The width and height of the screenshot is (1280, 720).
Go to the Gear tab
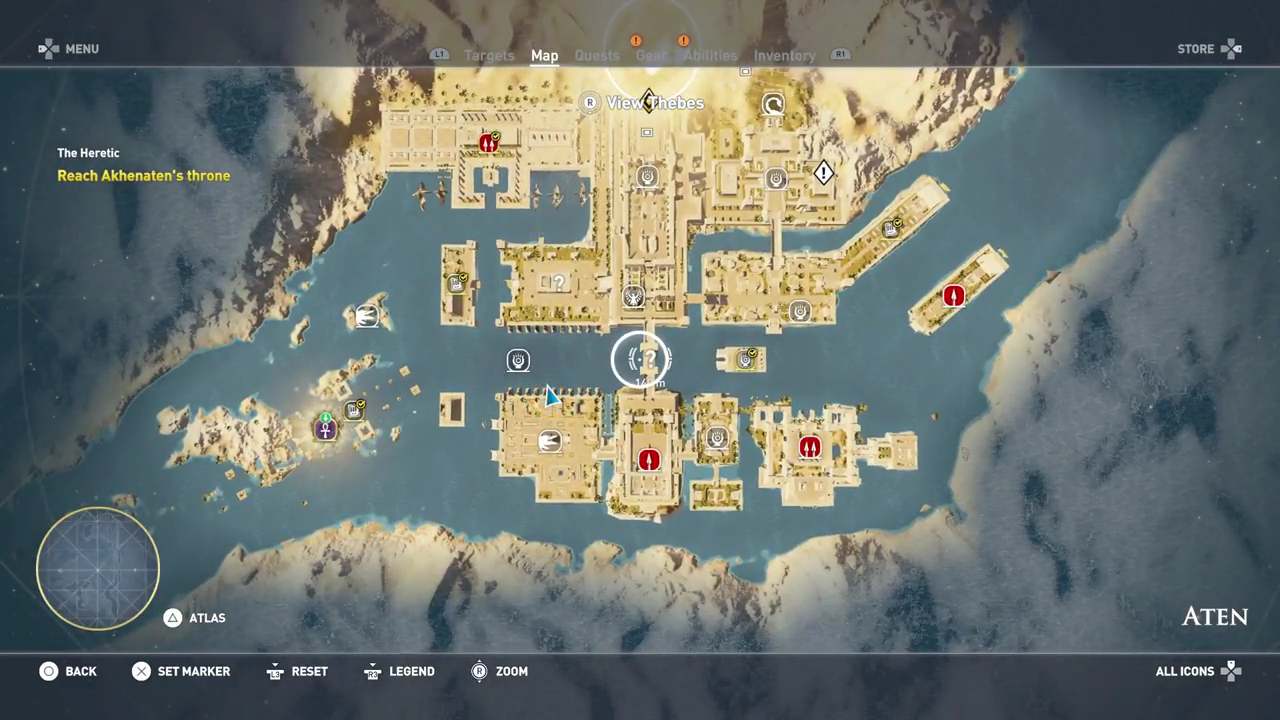tap(651, 56)
